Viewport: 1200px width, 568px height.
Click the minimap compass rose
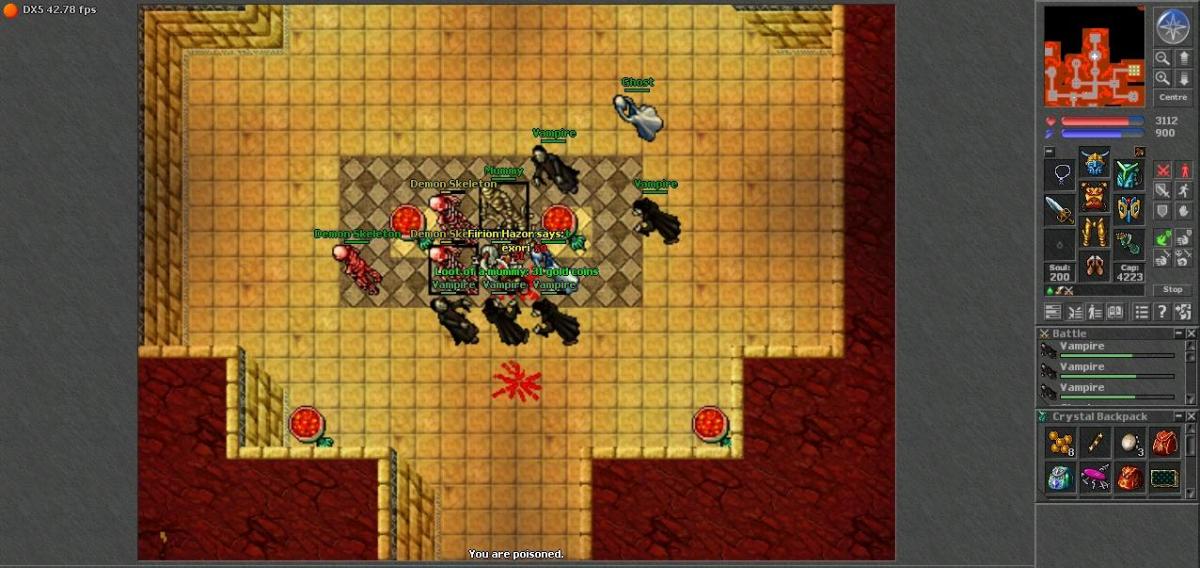1171,26
